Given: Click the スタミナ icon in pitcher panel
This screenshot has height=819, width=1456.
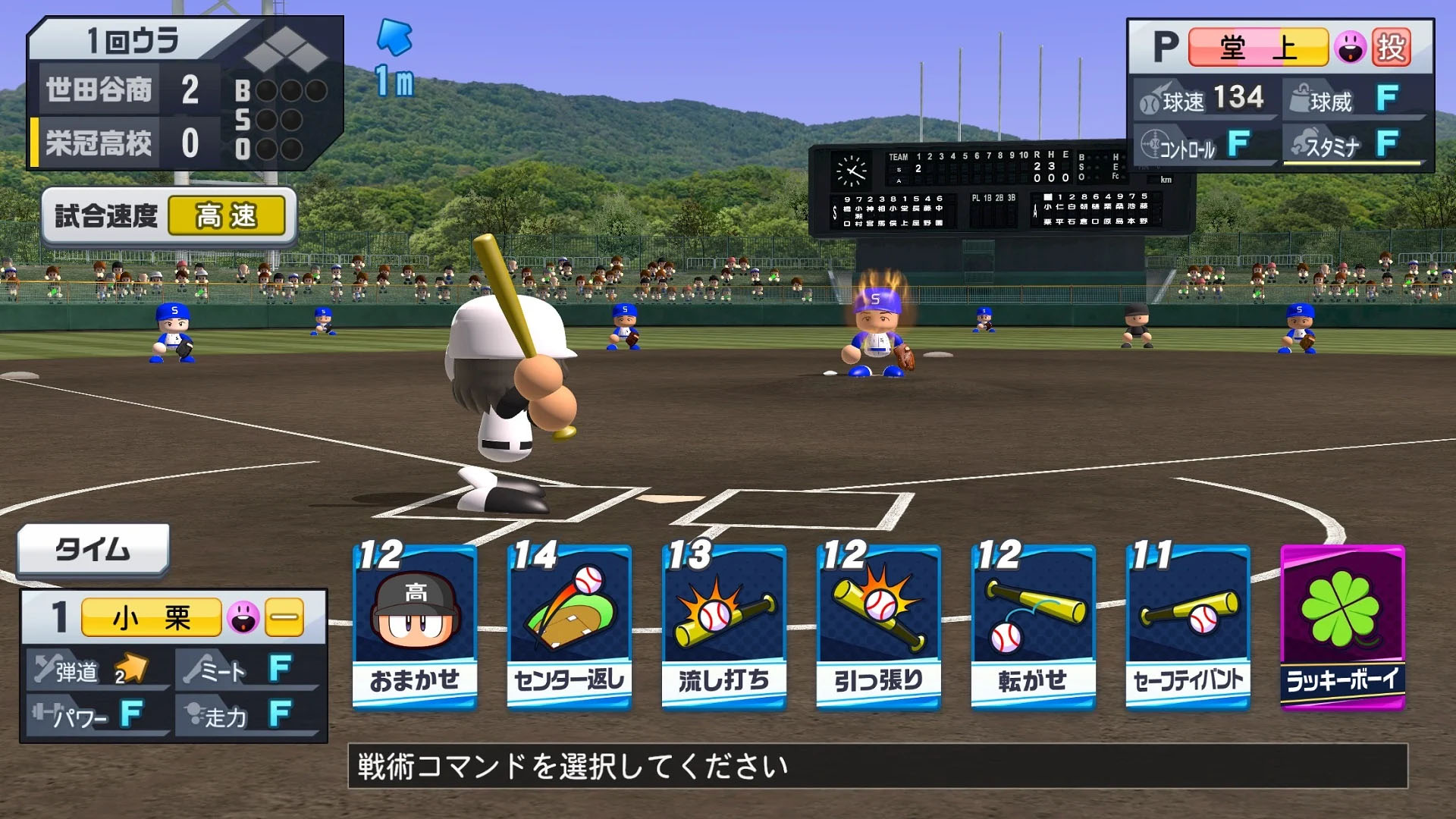Looking at the screenshot, I should [1301, 143].
